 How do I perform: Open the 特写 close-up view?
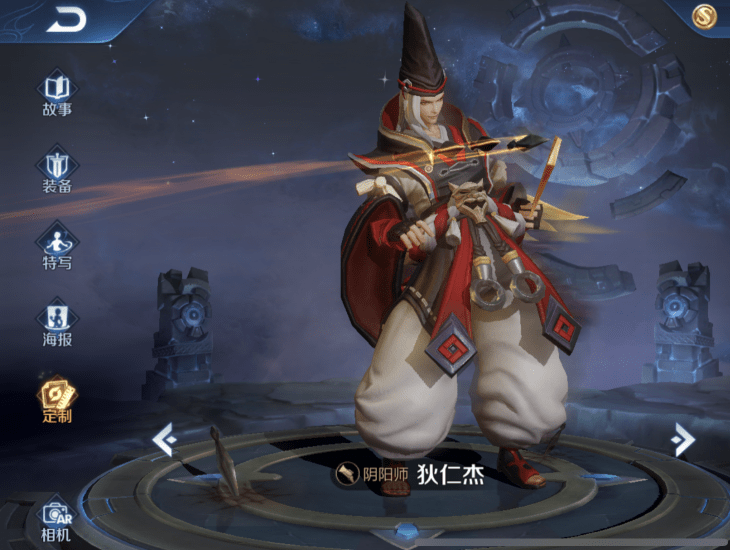click(x=57, y=247)
